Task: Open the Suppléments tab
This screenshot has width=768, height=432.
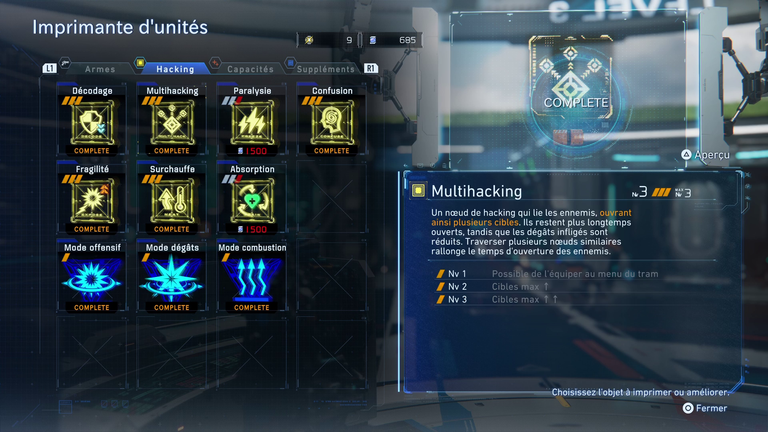Action: point(326,69)
